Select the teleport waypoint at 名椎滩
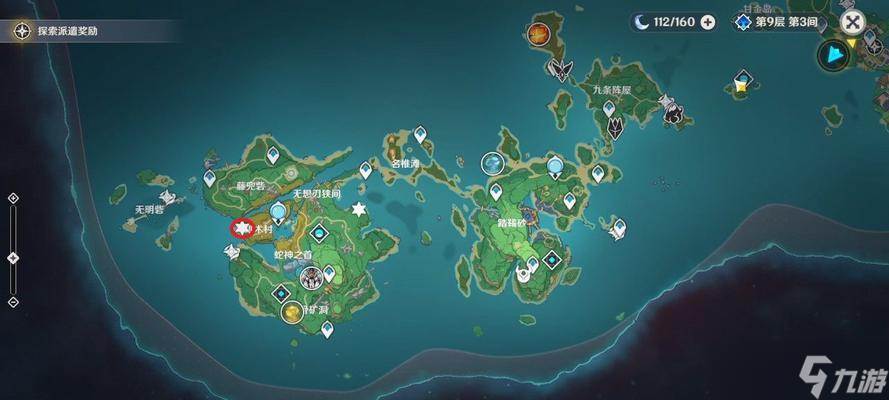Image resolution: width=889 pixels, height=400 pixels. 420,134
